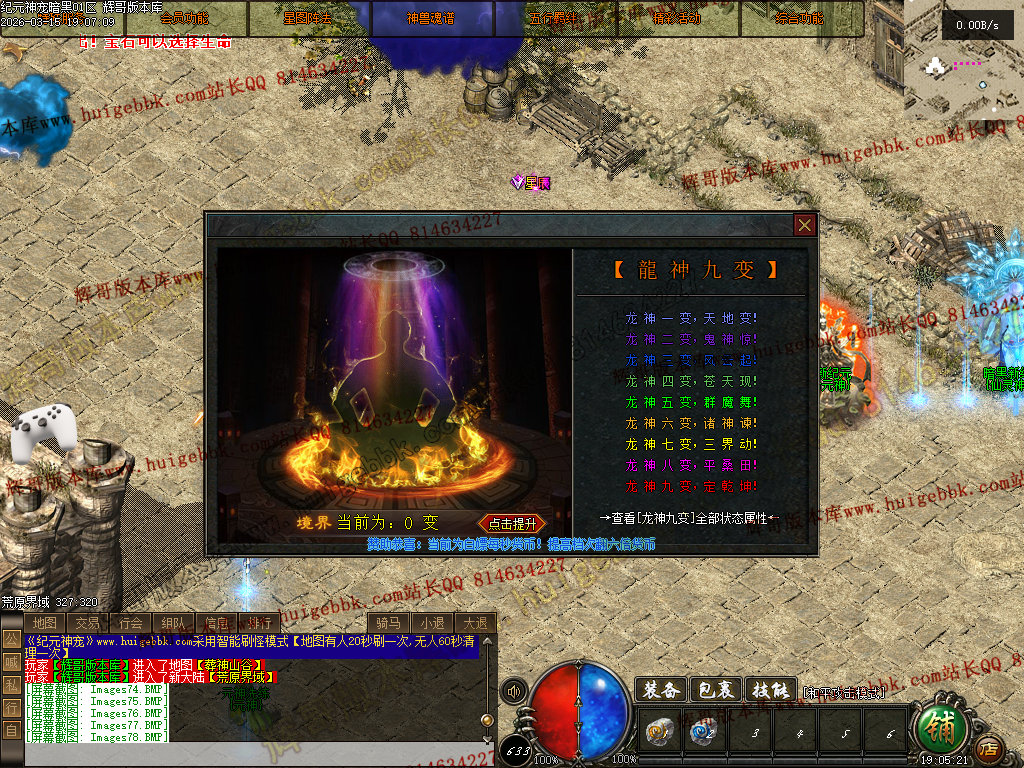
Task: Open the 组队 team tab
Action: (x=173, y=623)
